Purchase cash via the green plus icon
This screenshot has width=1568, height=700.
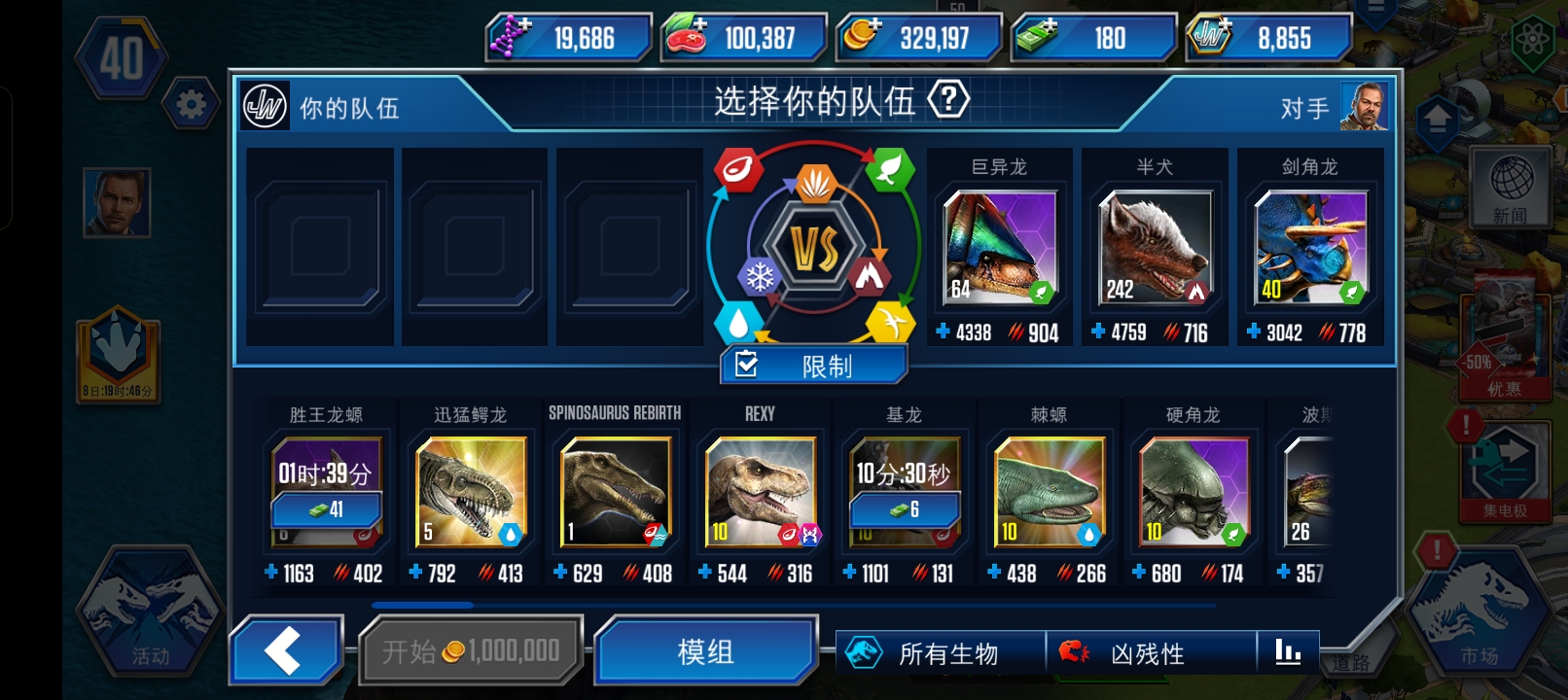point(1049,26)
